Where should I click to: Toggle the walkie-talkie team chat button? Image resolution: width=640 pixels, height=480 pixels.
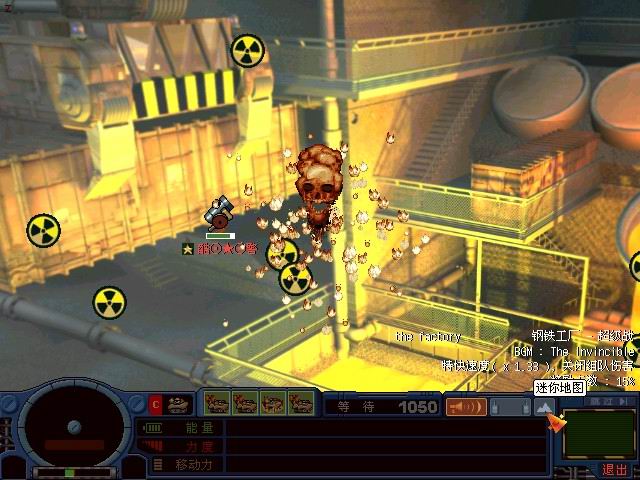510,407
